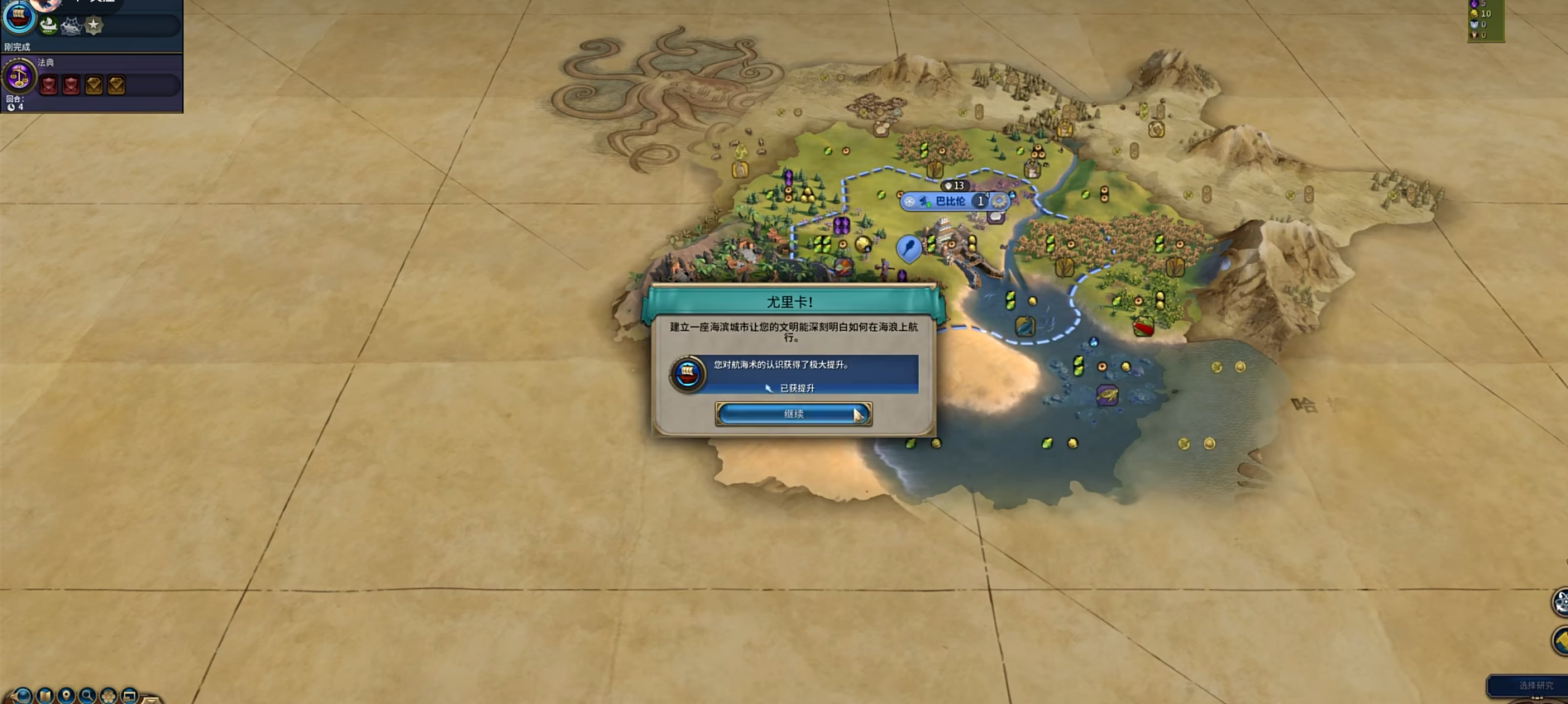
Task: Open the yellow scroll notification icon
Action: pyautogui.click(x=1560, y=641)
